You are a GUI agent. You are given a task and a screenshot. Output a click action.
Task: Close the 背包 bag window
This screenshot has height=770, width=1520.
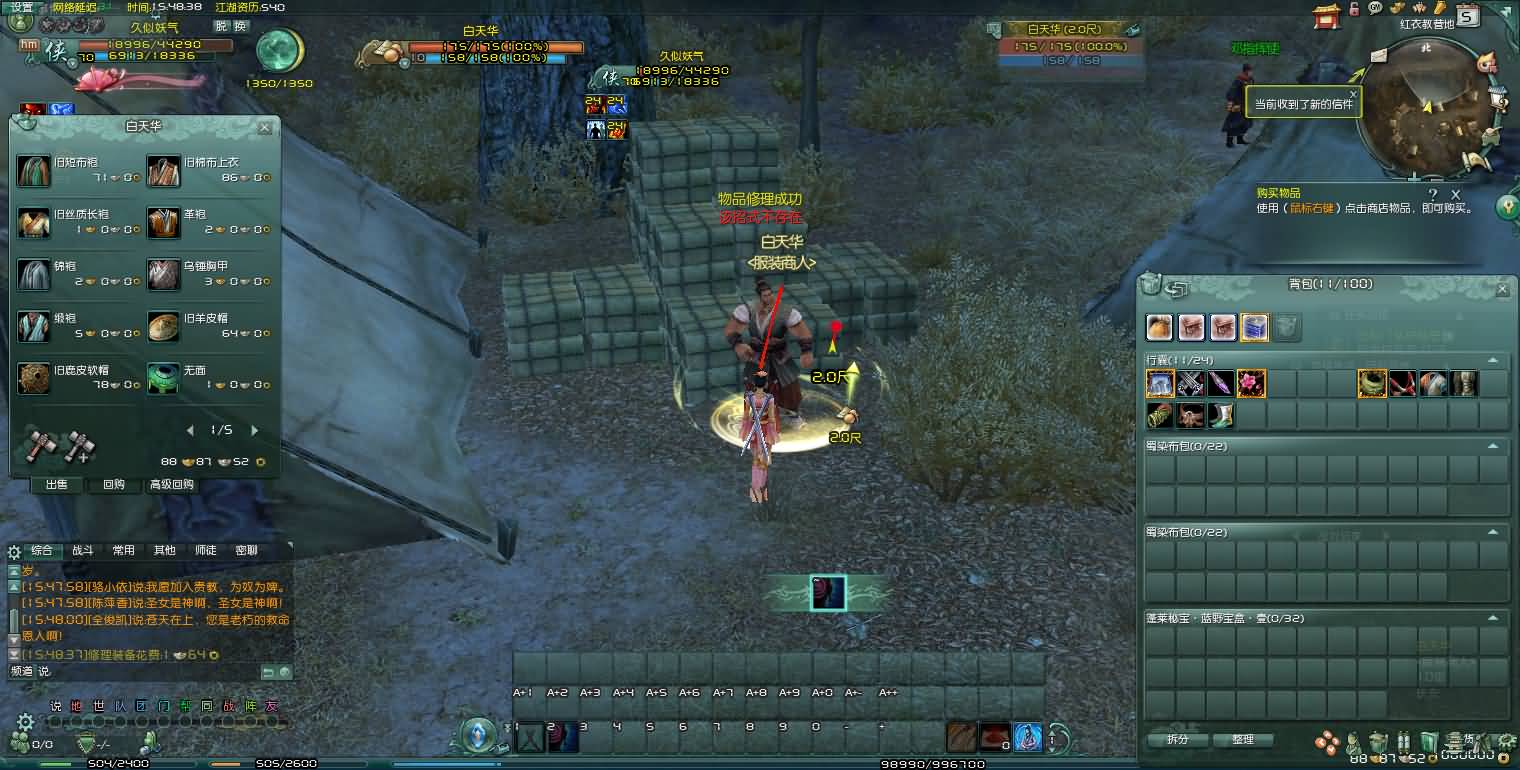click(x=1501, y=289)
